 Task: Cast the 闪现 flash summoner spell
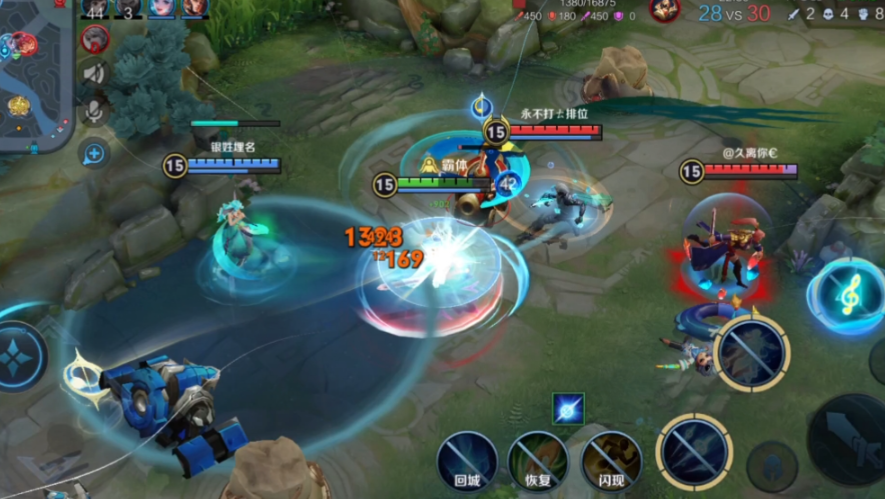pos(611,461)
